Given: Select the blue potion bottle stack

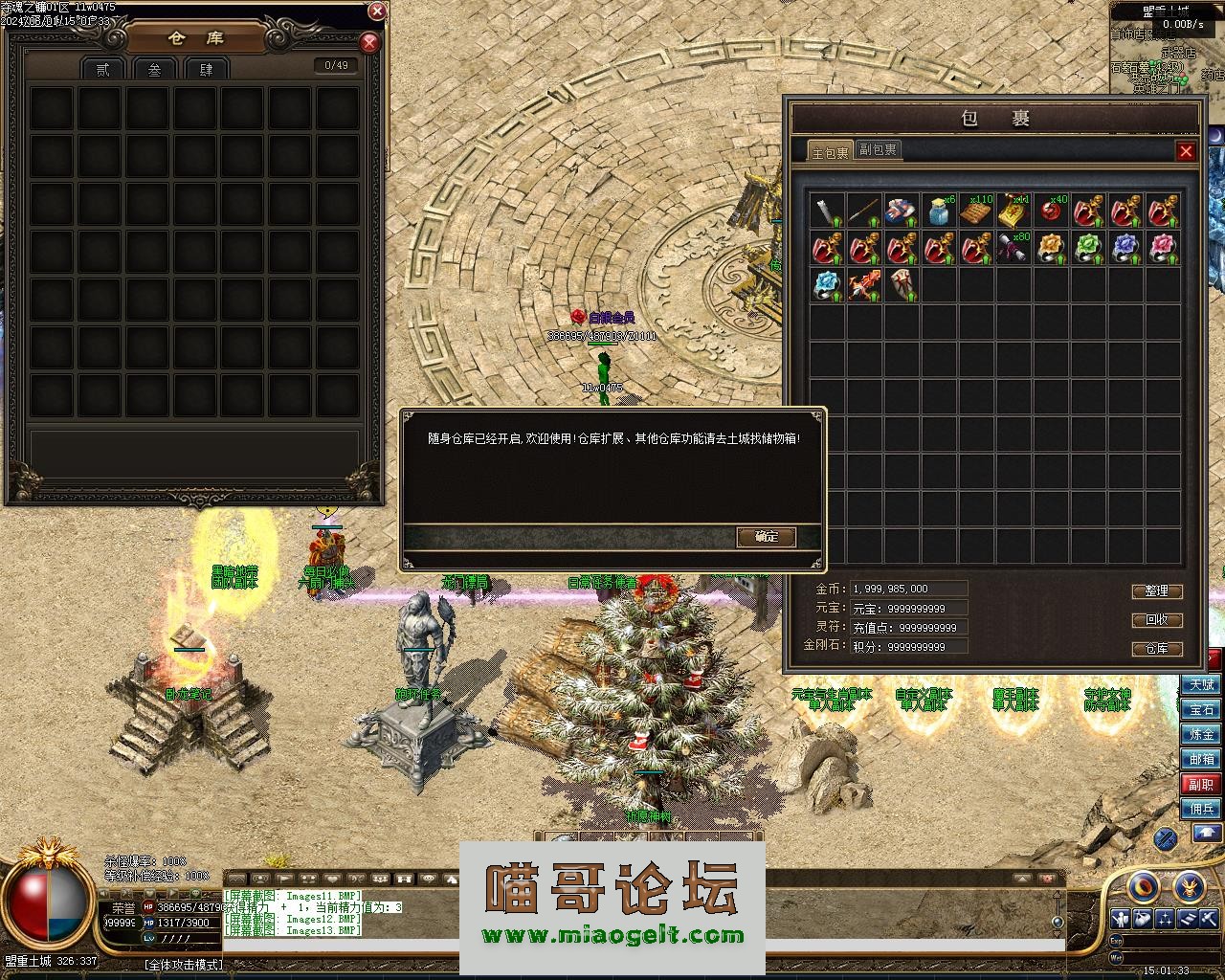Looking at the screenshot, I should point(940,211).
